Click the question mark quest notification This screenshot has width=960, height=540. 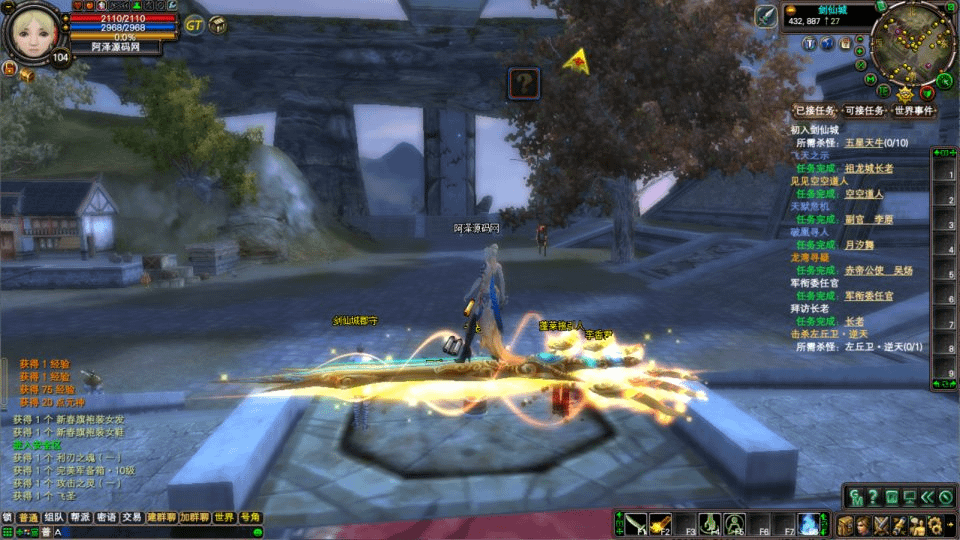pos(524,82)
